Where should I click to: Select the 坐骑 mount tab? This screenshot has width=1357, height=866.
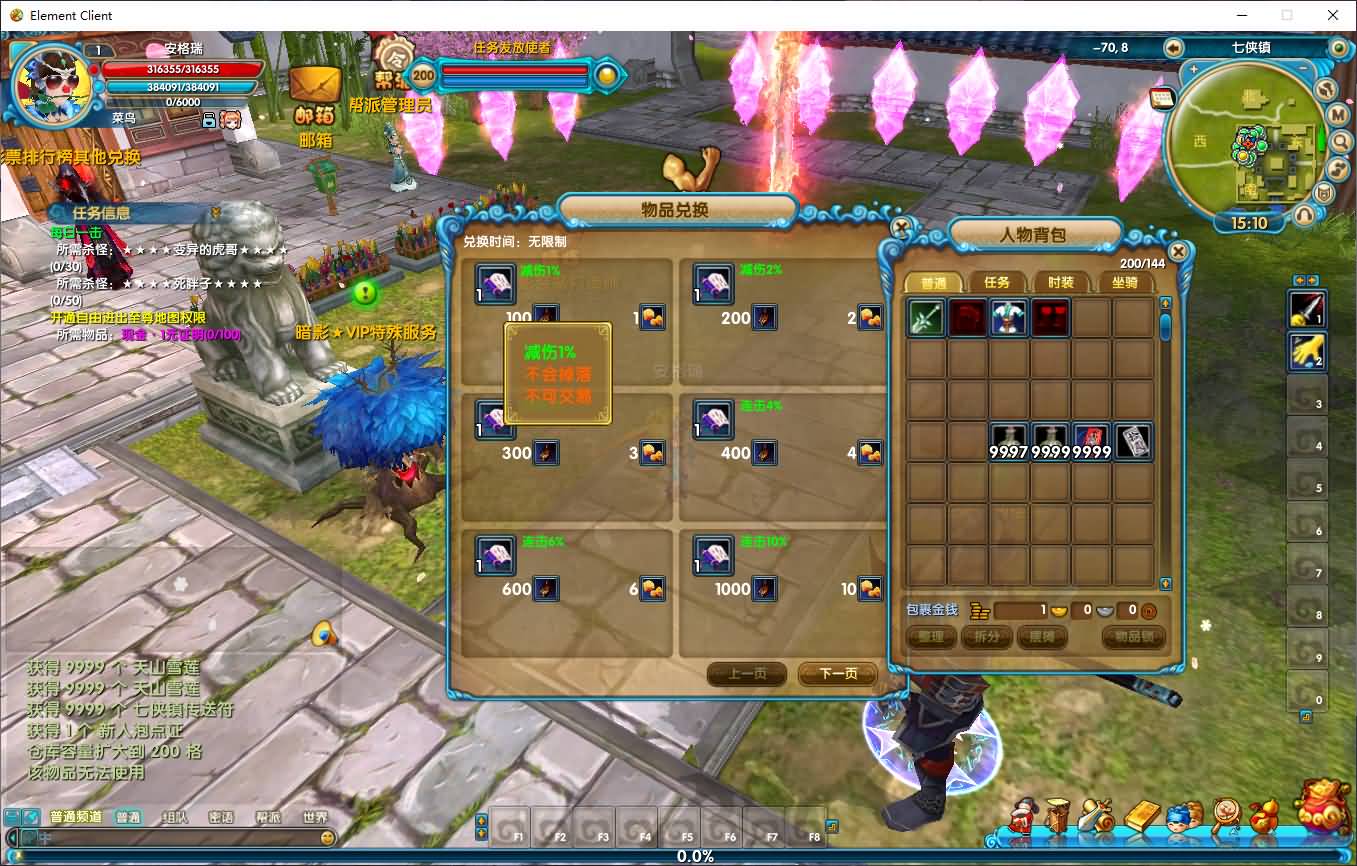[x=1124, y=283]
